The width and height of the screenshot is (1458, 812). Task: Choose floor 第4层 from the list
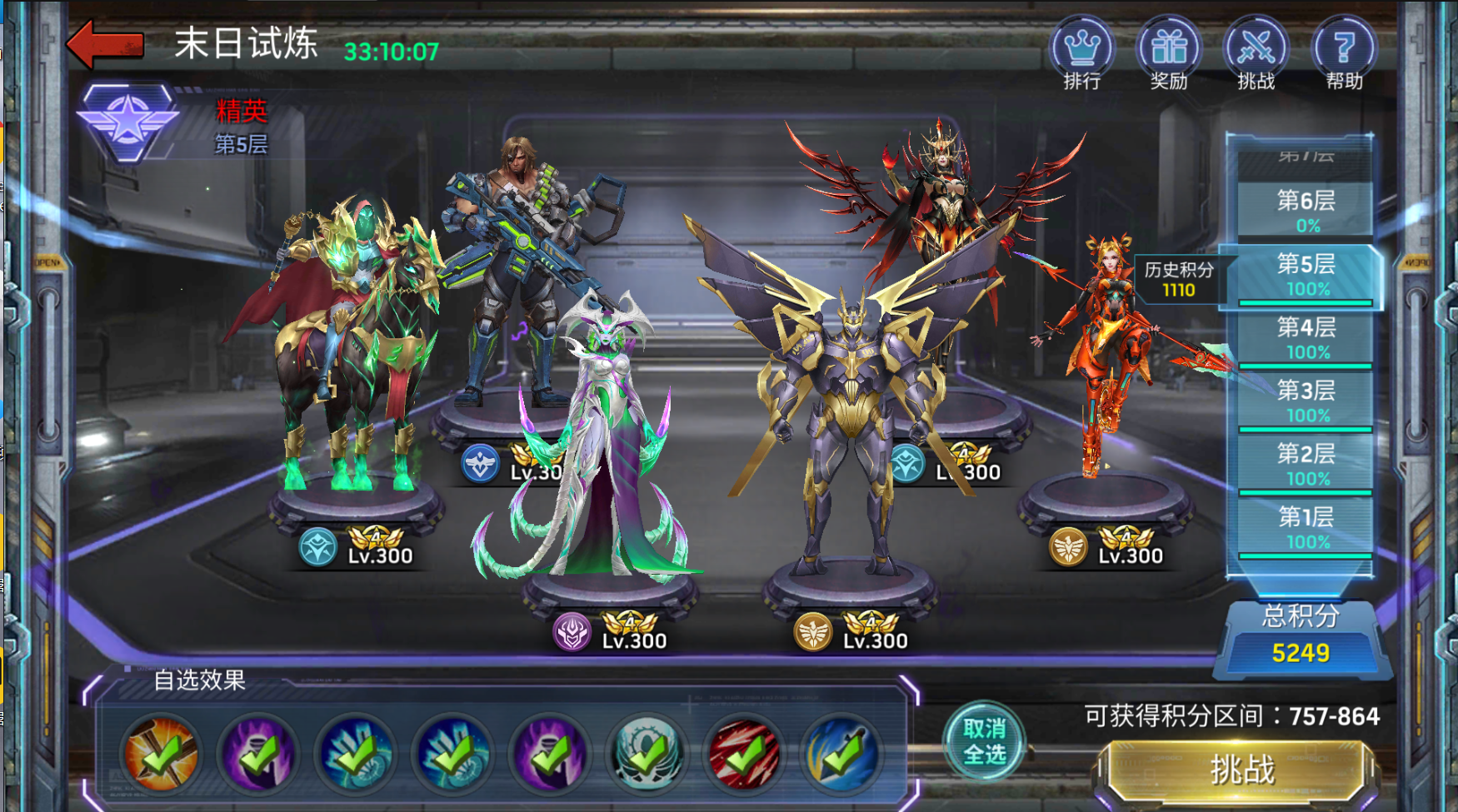pyautogui.click(x=1306, y=337)
